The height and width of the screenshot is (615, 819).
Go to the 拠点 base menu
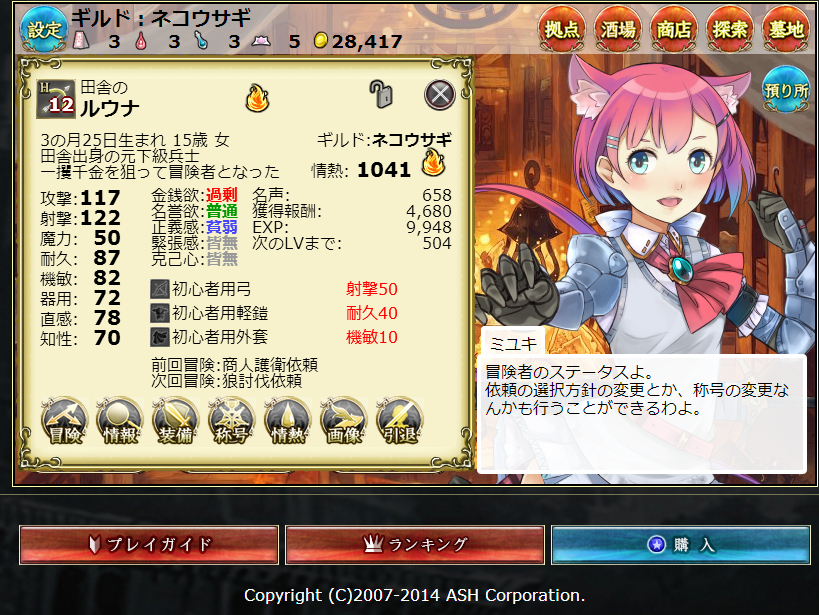[x=562, y=30]
